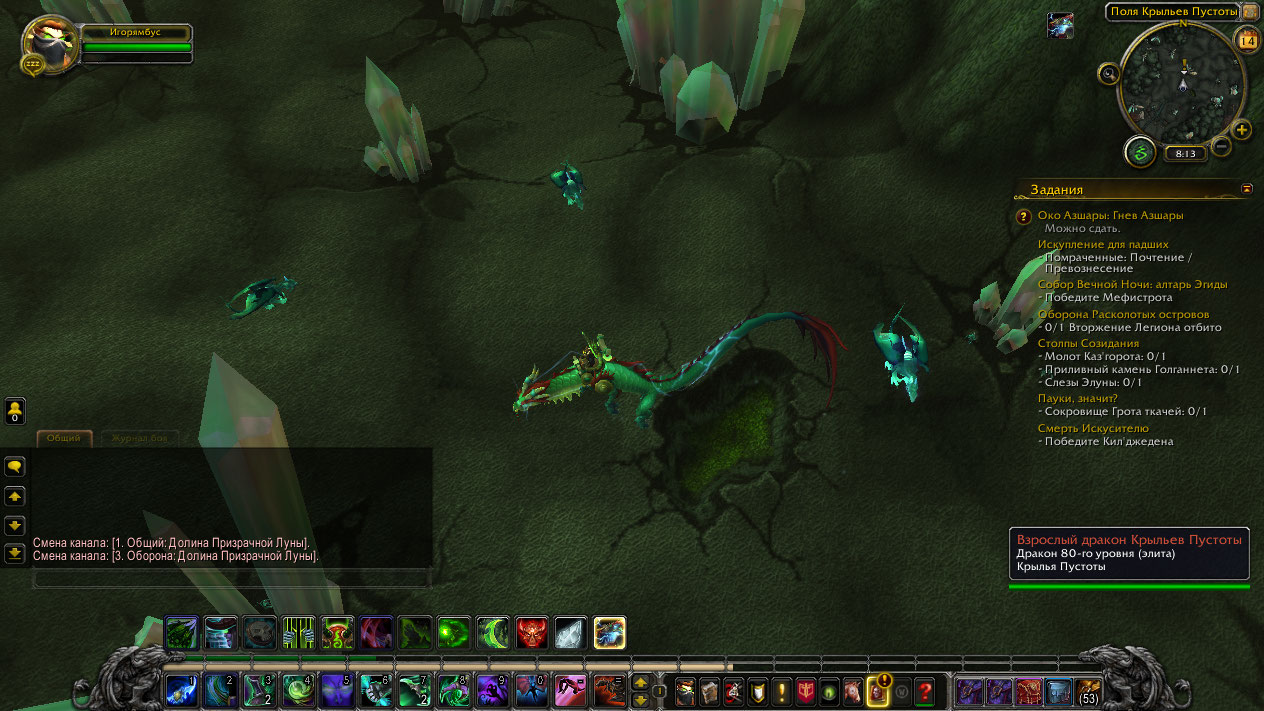The width and height of the screenshot is (1264, 711).
Task: Click the chat input box
Action: point(232,578)
